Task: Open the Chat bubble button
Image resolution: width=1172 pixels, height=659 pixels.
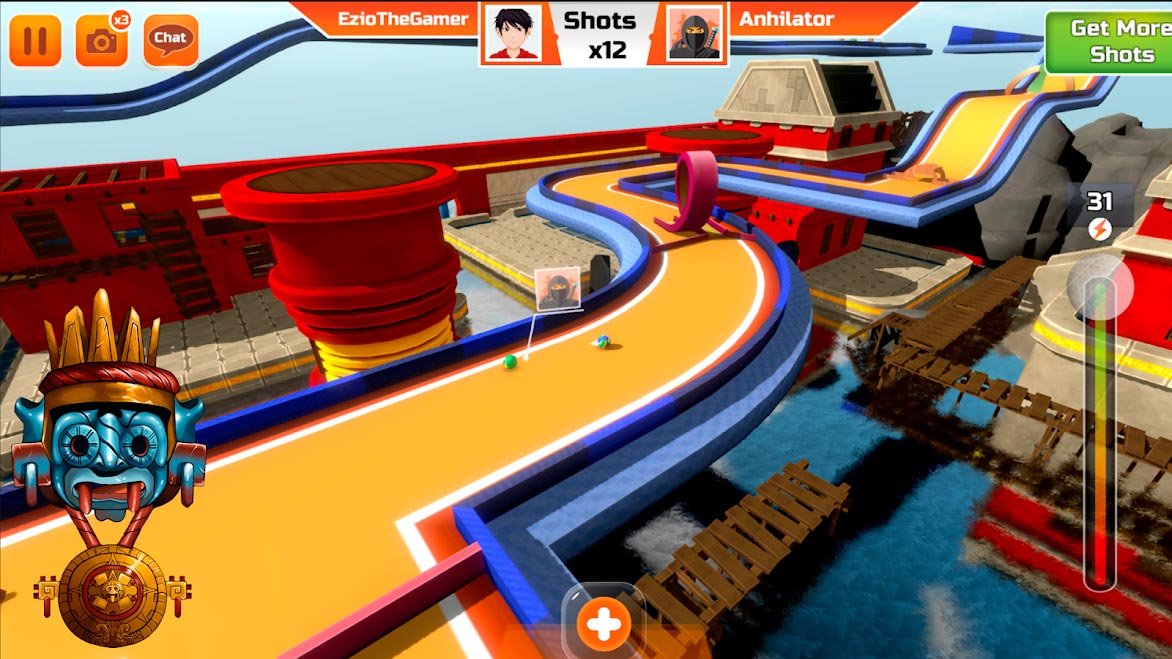Action: pyautogui.click(x=170, y=39)
